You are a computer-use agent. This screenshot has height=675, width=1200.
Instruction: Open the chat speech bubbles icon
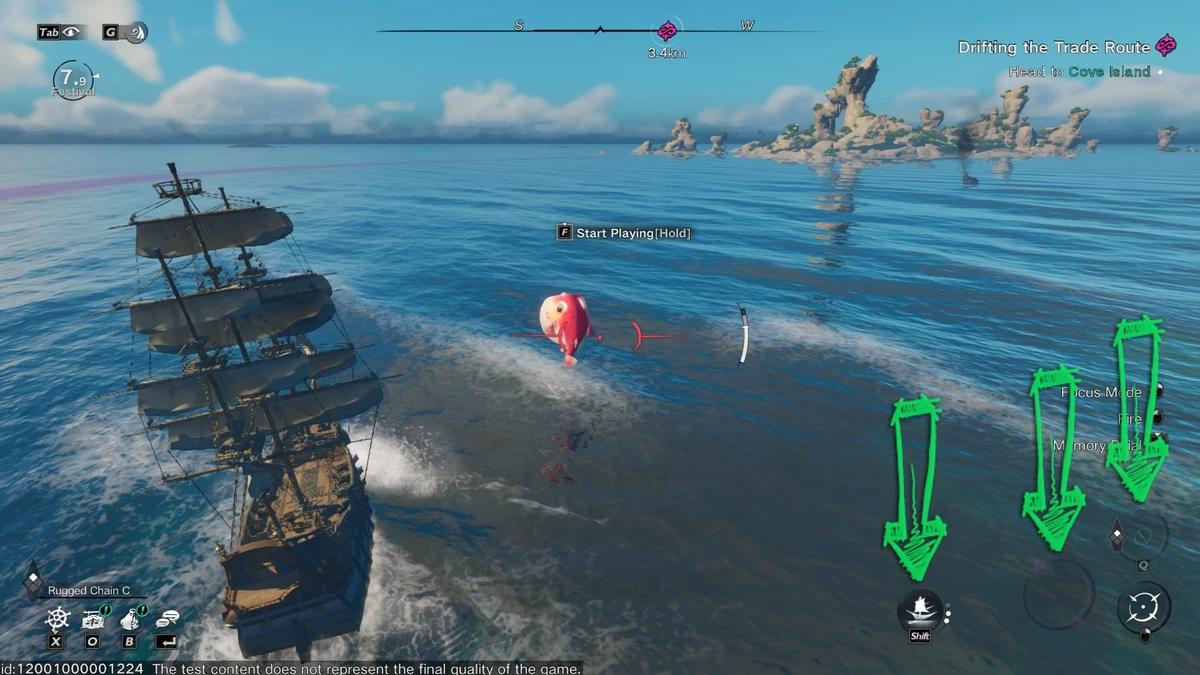167,618
